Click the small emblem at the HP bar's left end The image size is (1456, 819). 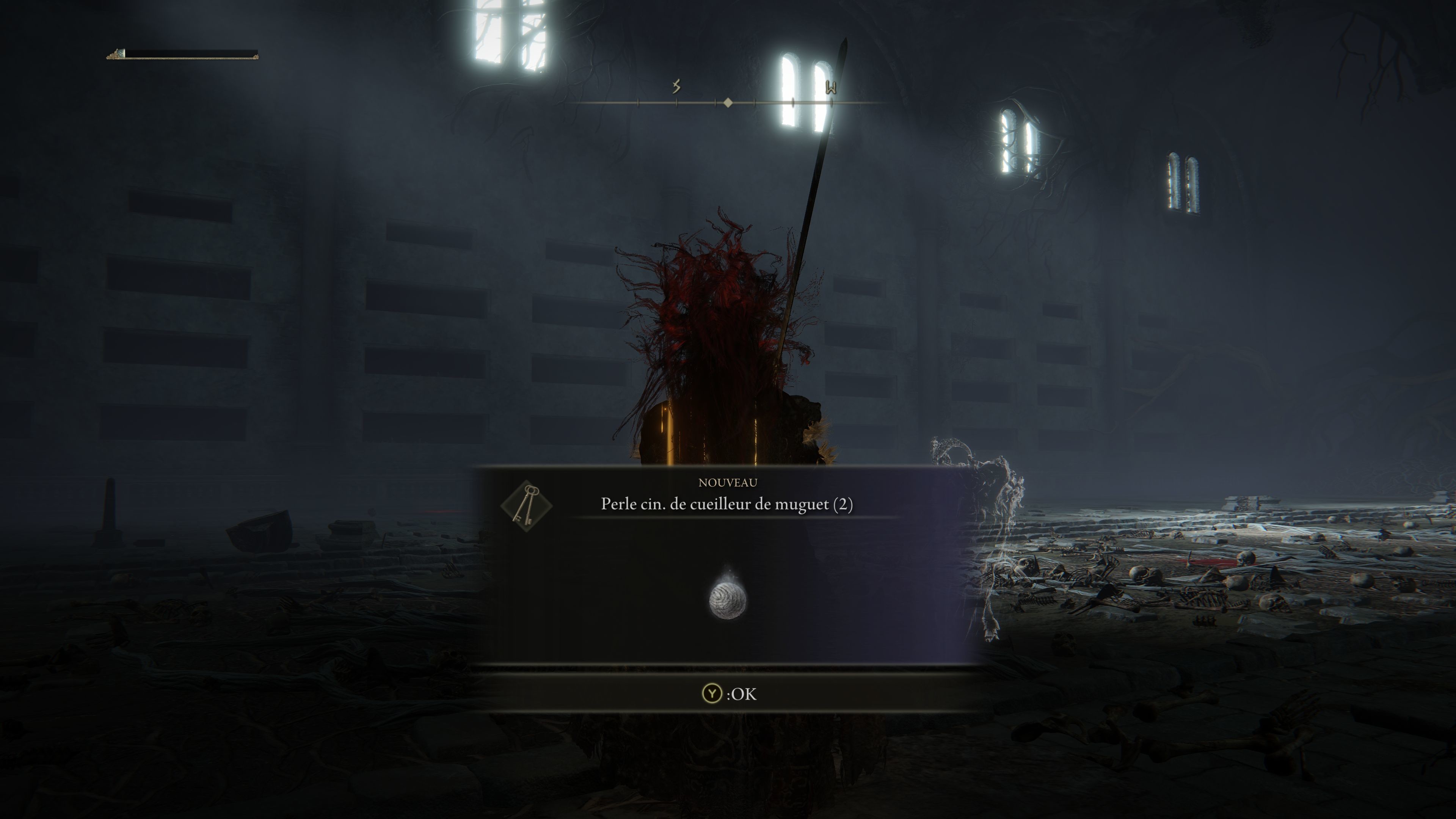115,55
